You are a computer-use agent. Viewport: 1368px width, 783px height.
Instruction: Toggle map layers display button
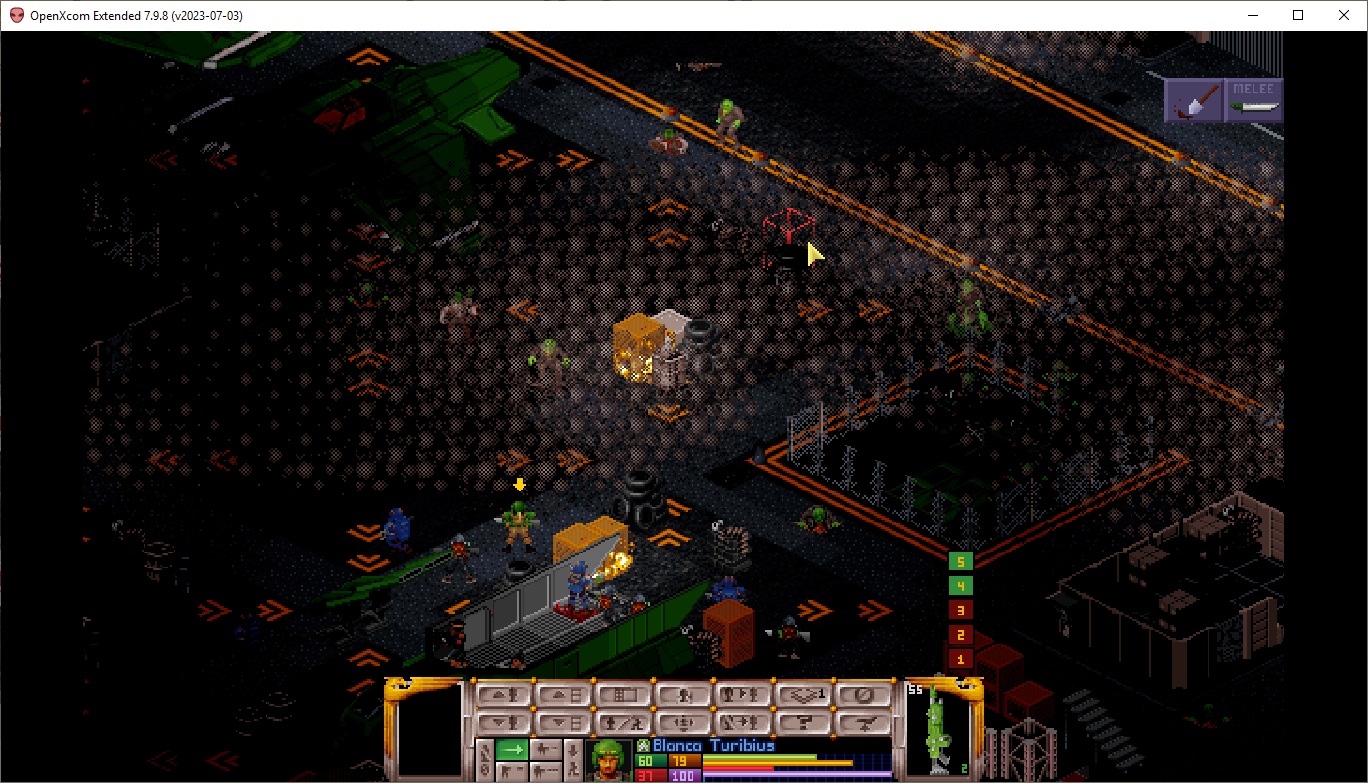(804, 694)
